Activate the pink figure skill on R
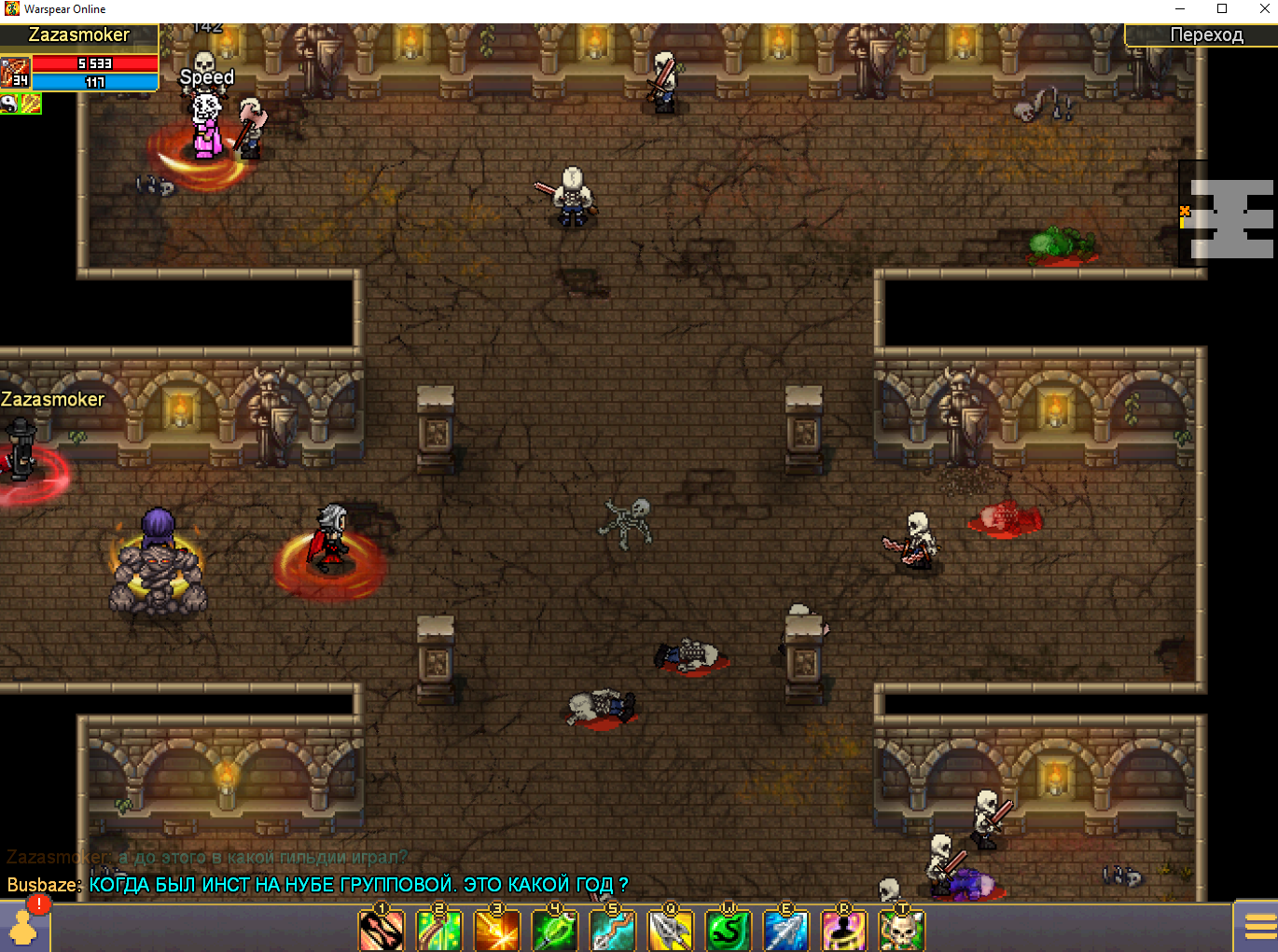The image size is (1278, 952). (x=844, y=930)
